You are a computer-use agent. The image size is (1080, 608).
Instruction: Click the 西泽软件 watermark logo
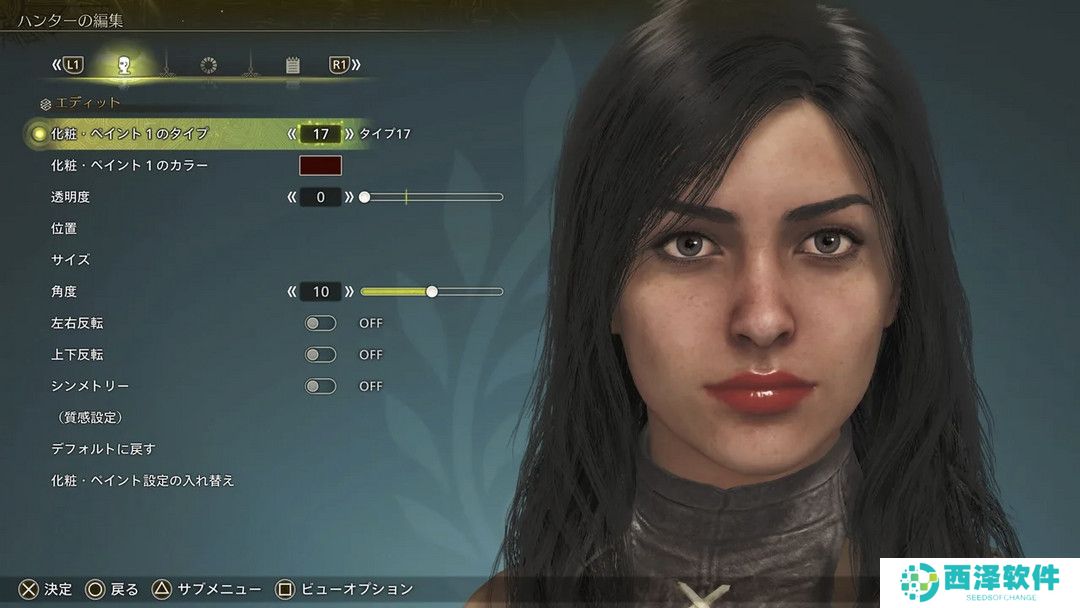point(979,581)
